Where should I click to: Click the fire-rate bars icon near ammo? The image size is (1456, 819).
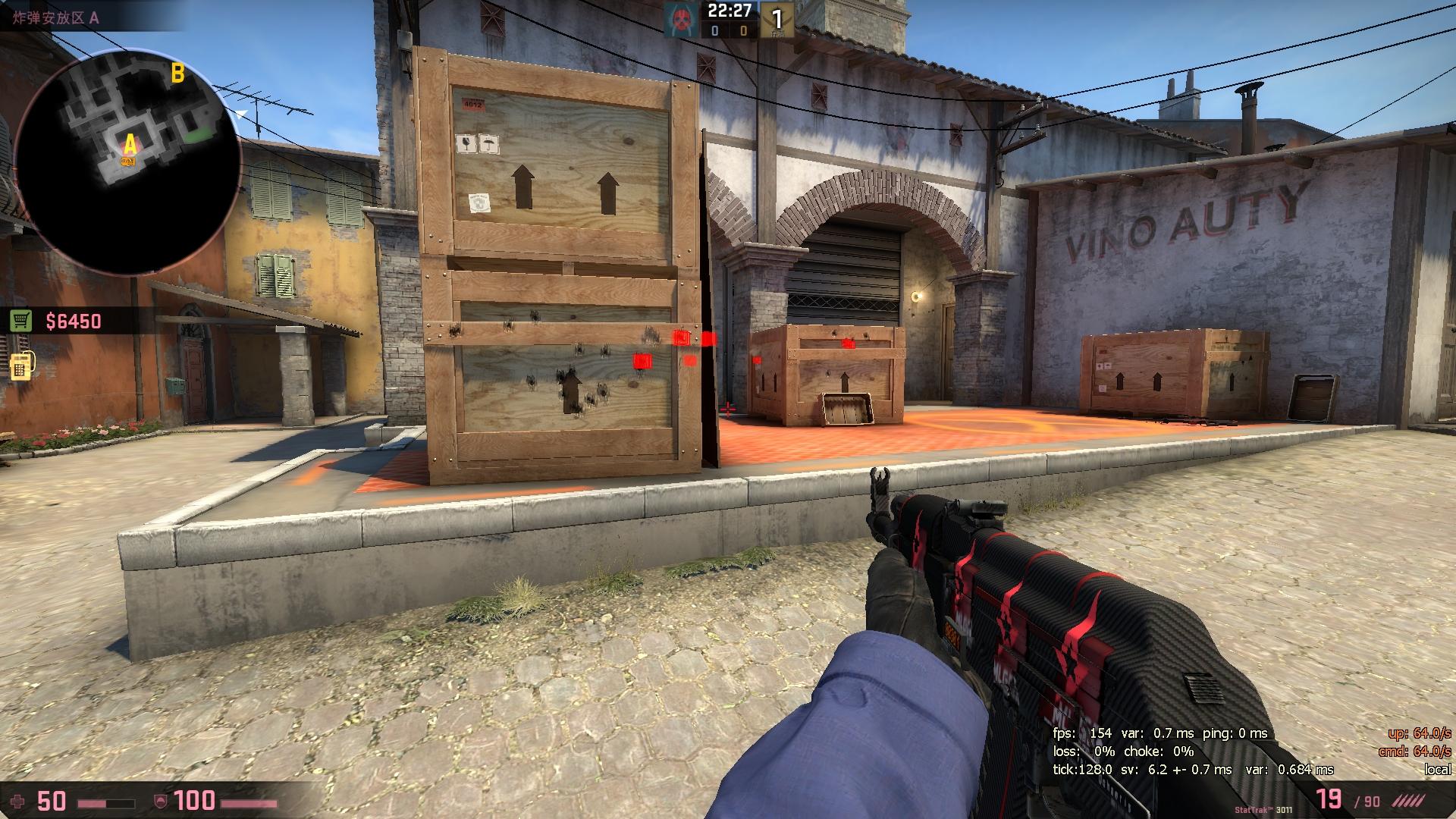(x=1407, y=801)
